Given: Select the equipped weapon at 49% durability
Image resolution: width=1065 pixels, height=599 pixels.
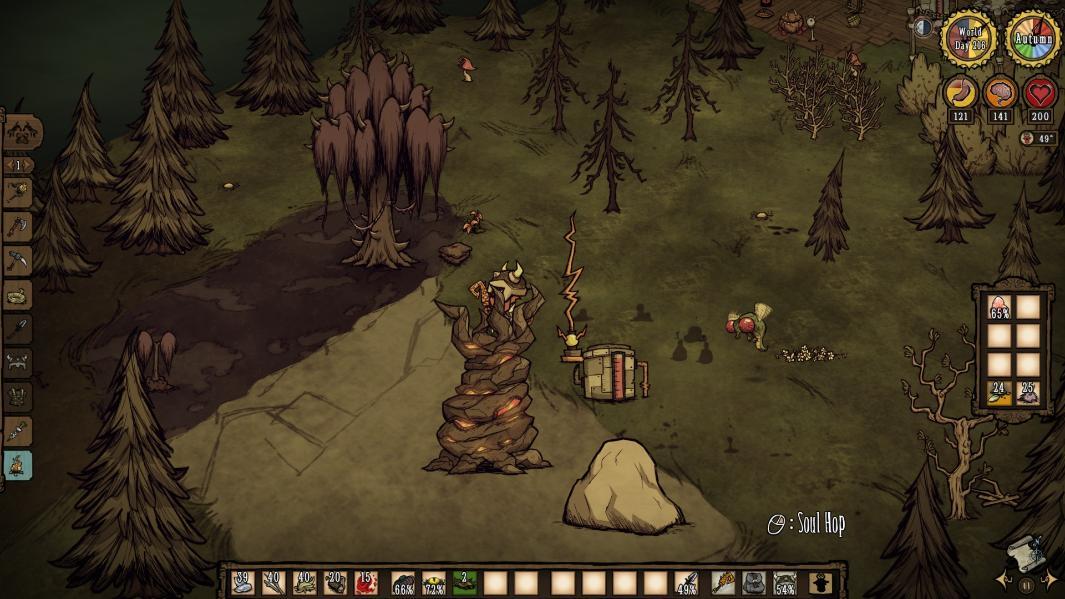Looking at the screenshot, I should [686, 582].
